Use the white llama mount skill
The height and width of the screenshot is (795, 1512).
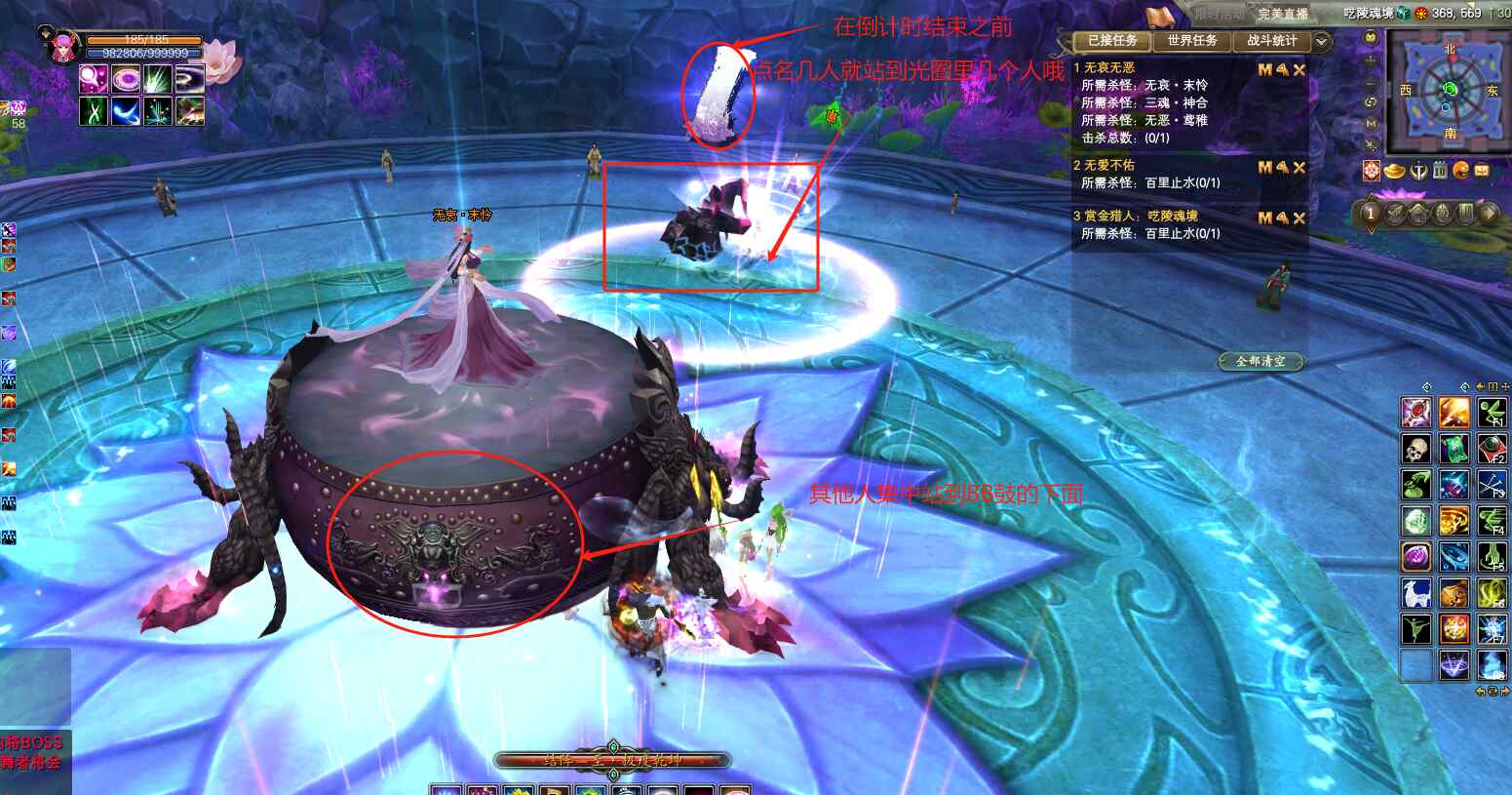click(x=1415, y=592)
